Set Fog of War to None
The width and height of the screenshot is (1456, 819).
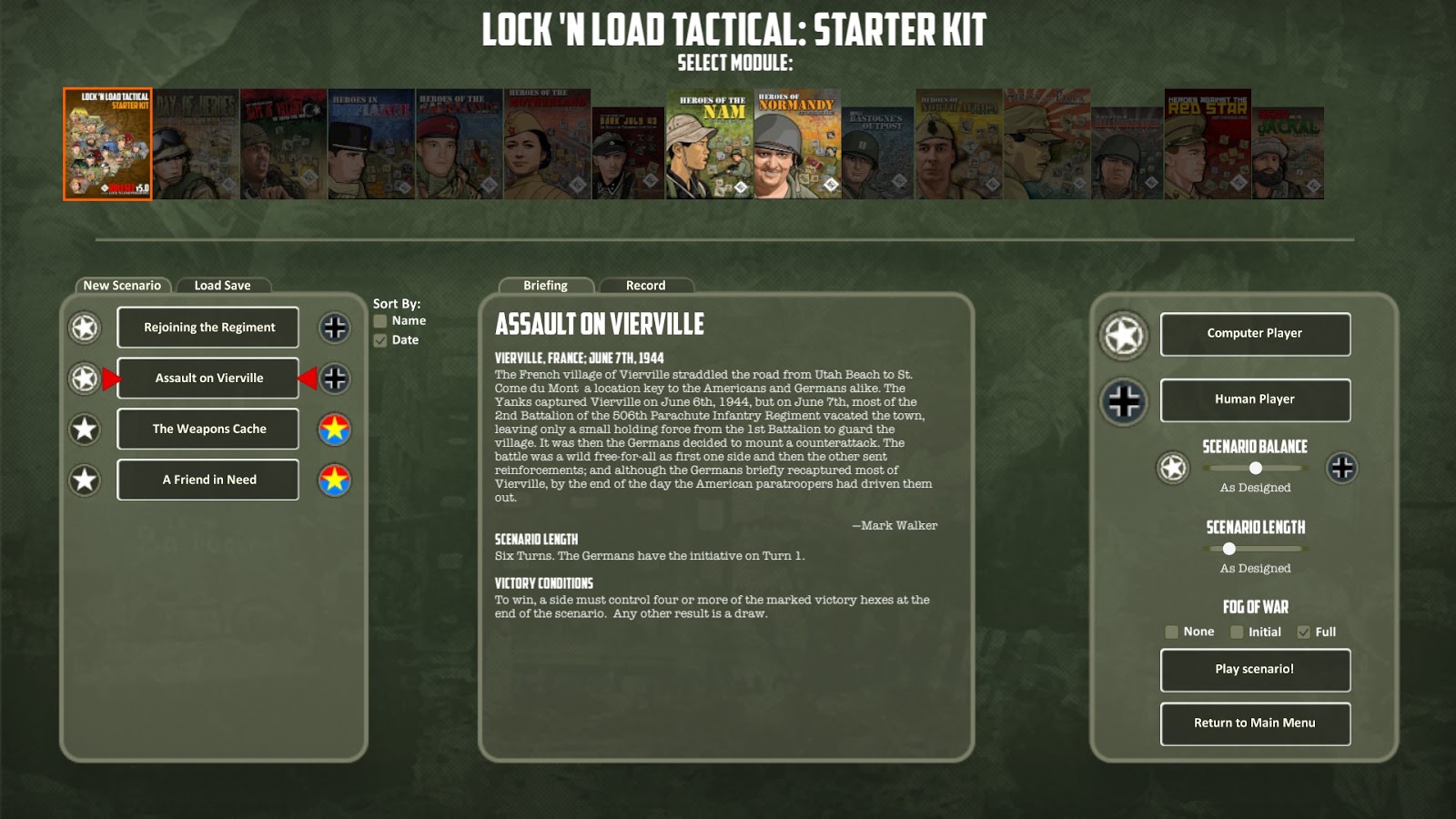(1172, 631)
